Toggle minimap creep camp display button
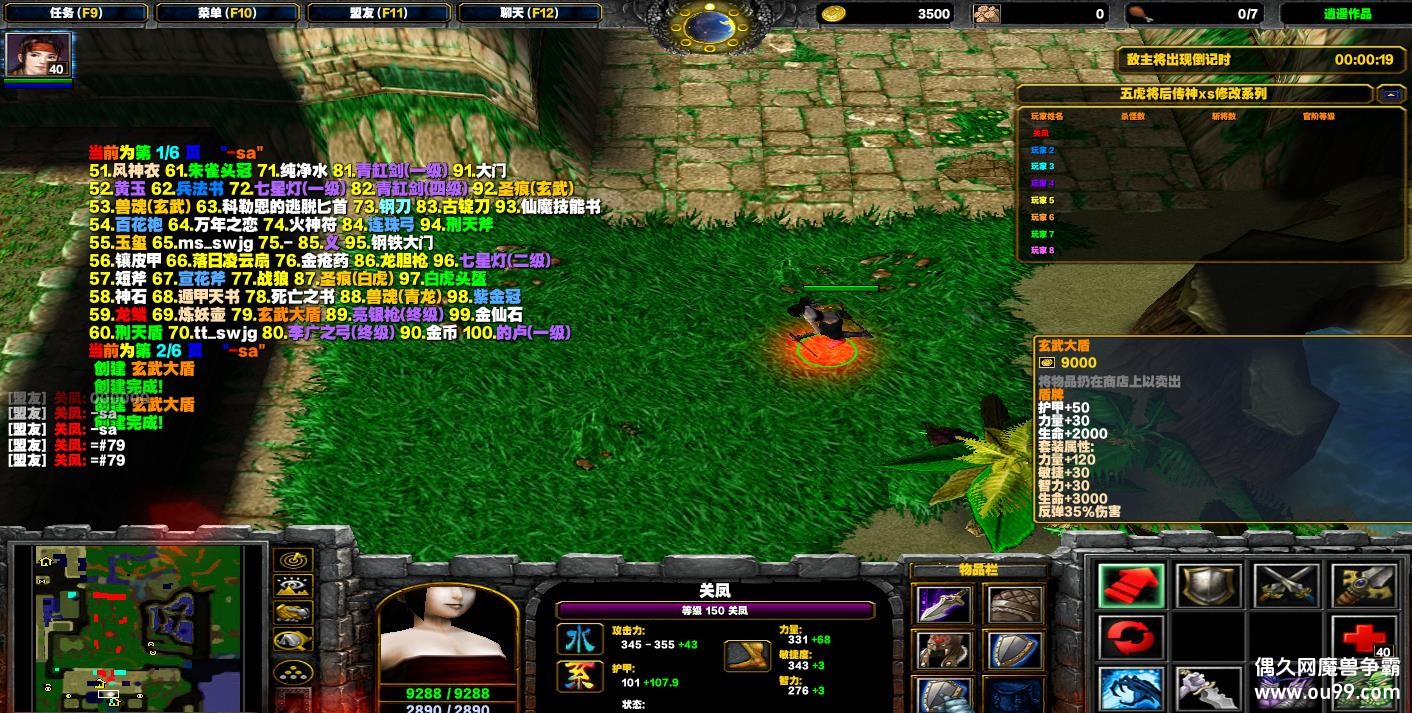The image size is (1412, 713). (293, 640)
